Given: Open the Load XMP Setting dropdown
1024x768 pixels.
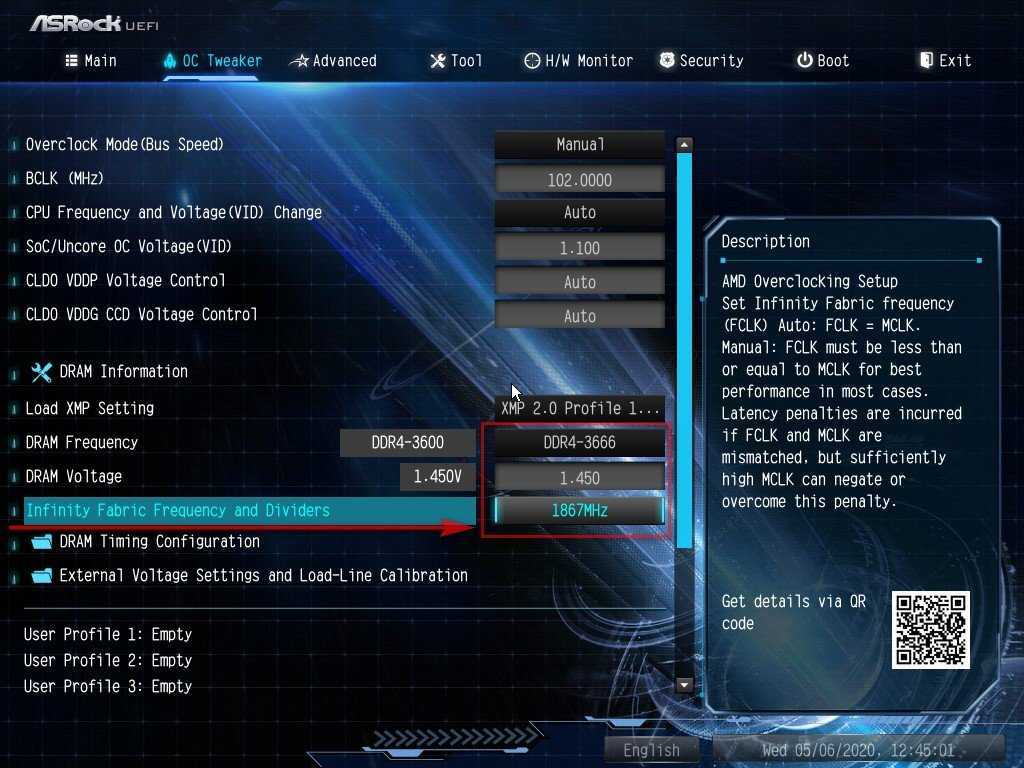Looking at the screenshot, I should click(580, 408).
